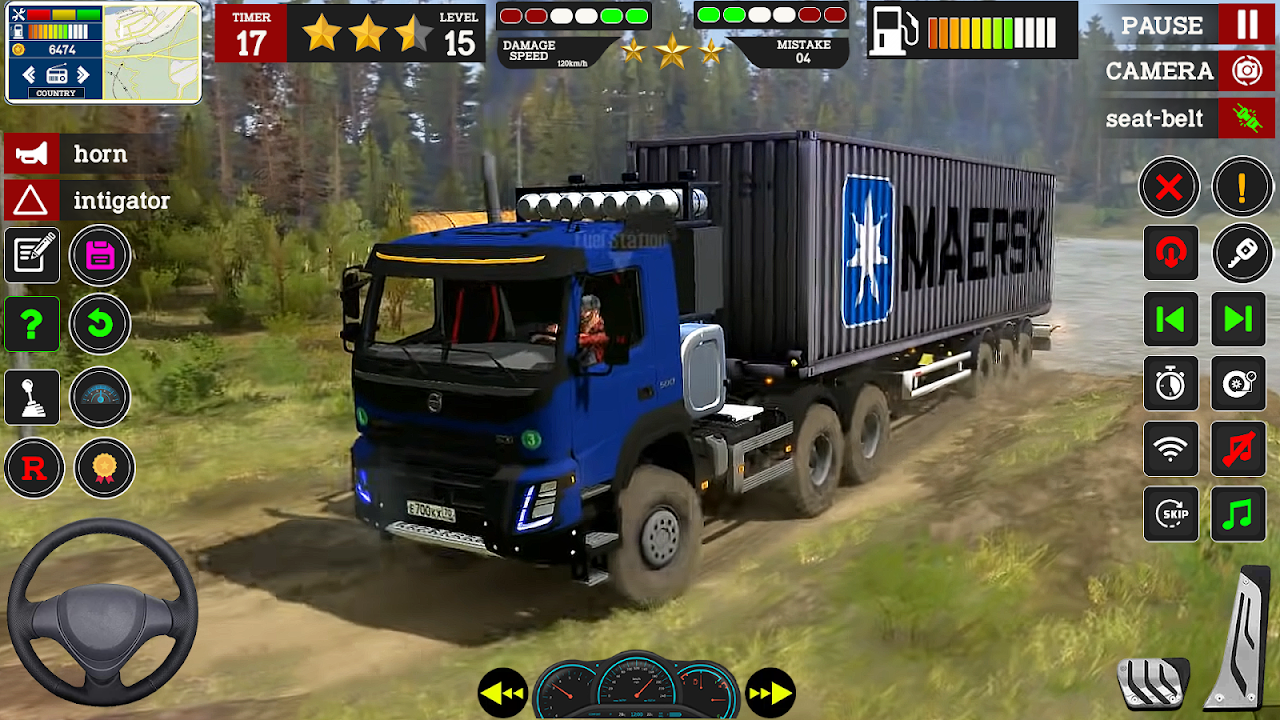
Task: Open the green question mark help
Action: (32, 323)
